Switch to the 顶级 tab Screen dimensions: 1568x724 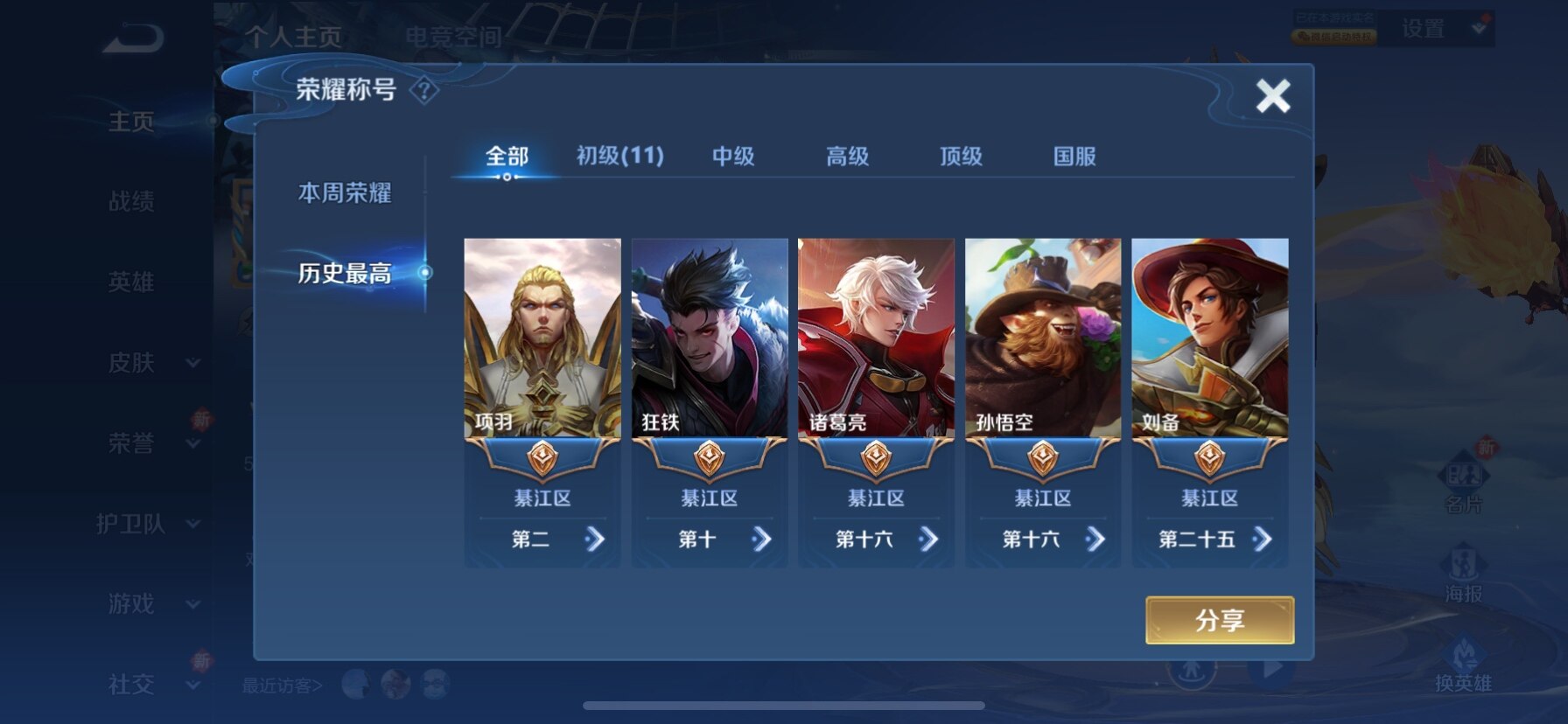[961, 157]
